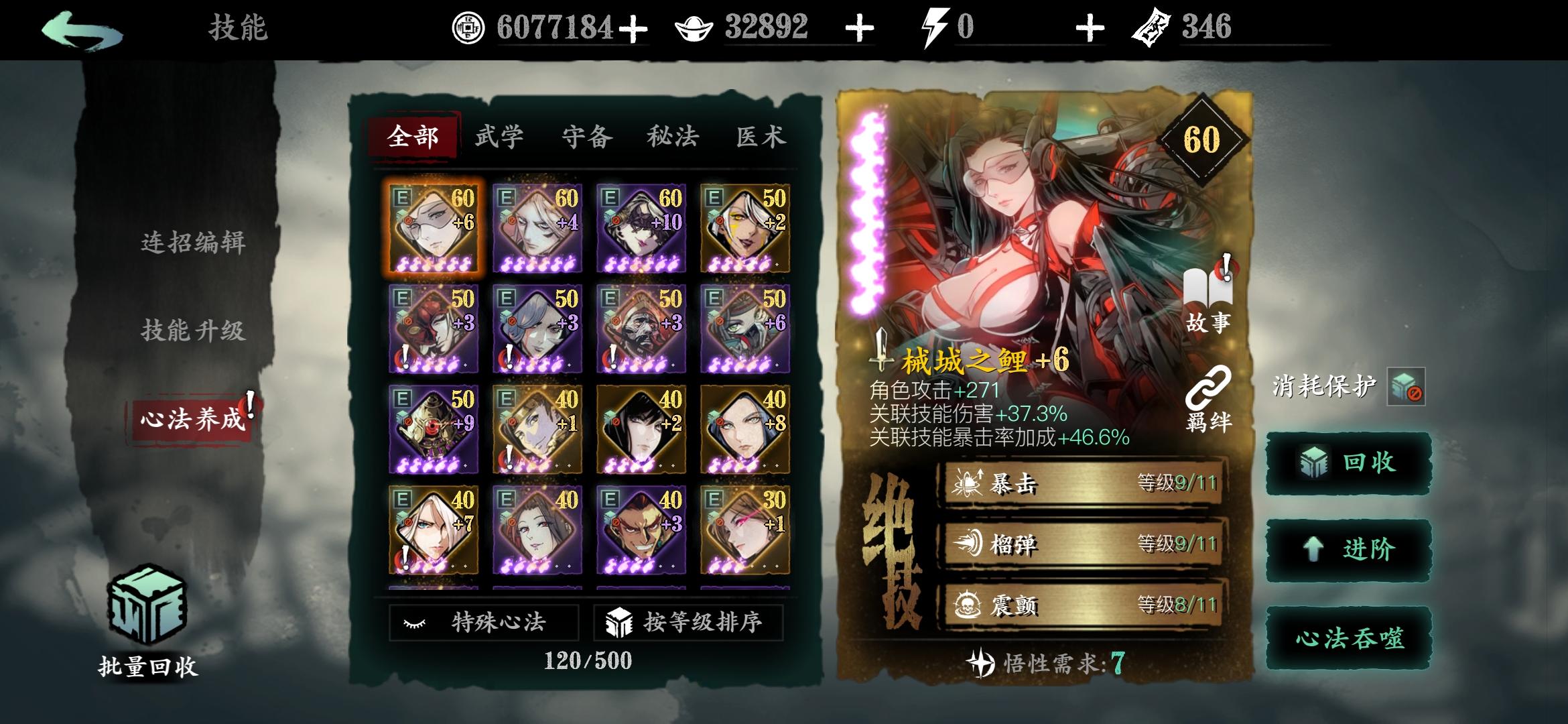This screenshot has height=724, width=1568.
Task: Open the 按等级排序 sort option
Action: pyautogui.click(x=688, y=623)
